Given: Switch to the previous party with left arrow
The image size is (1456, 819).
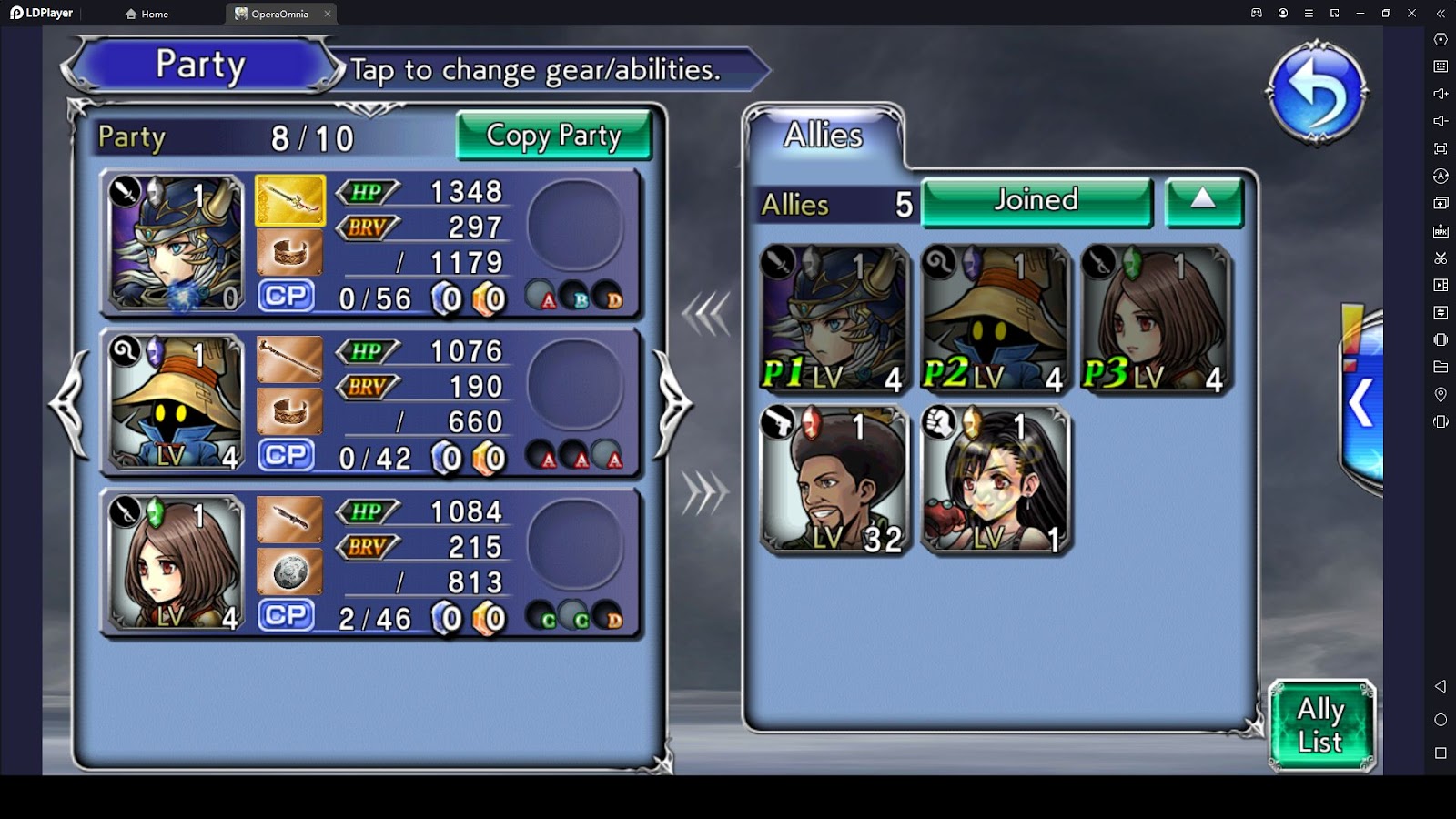Looking at the screenshot, I should coord(69,404).
